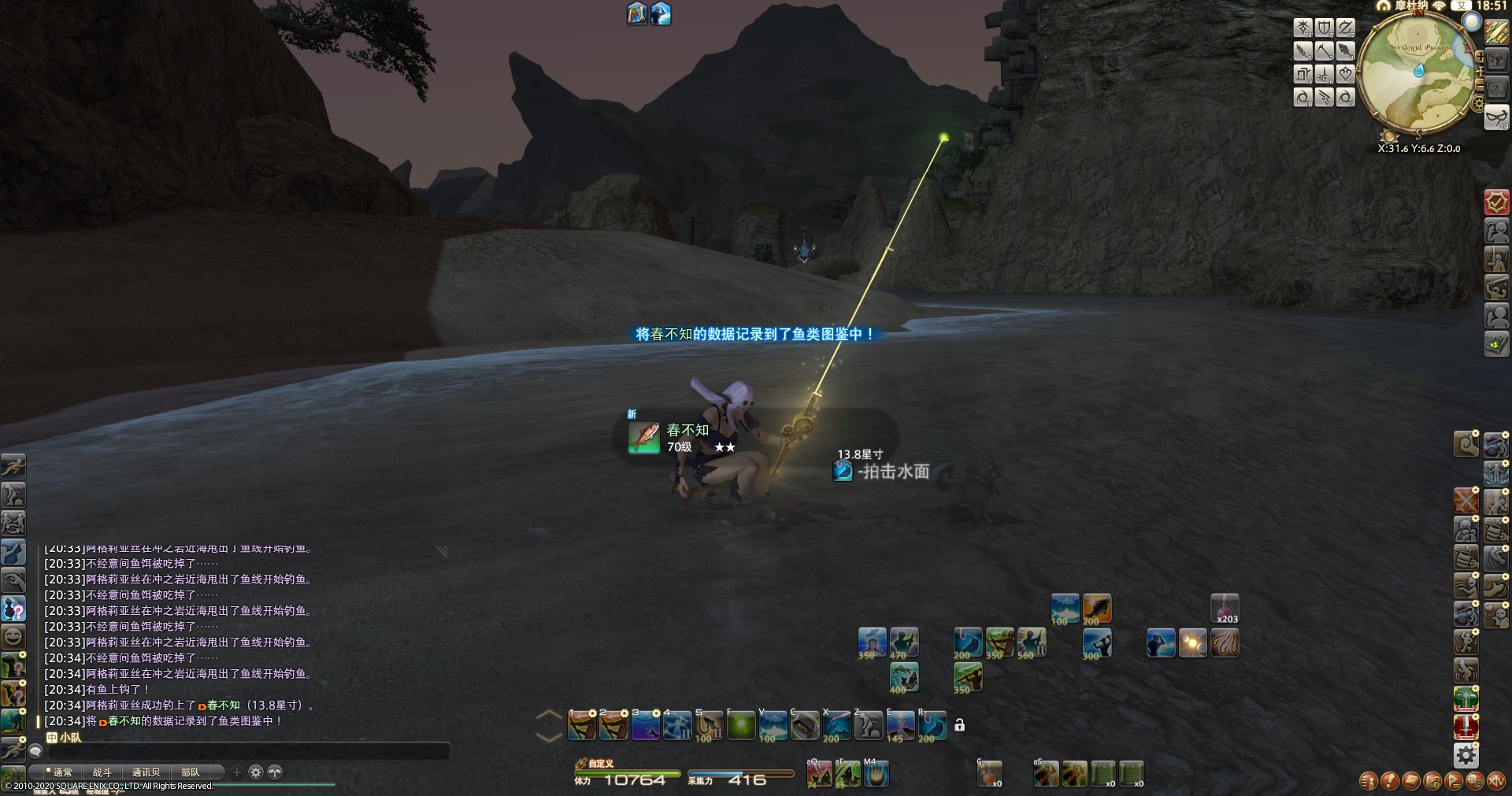Use the pink potion item x203

(1225, 609)
